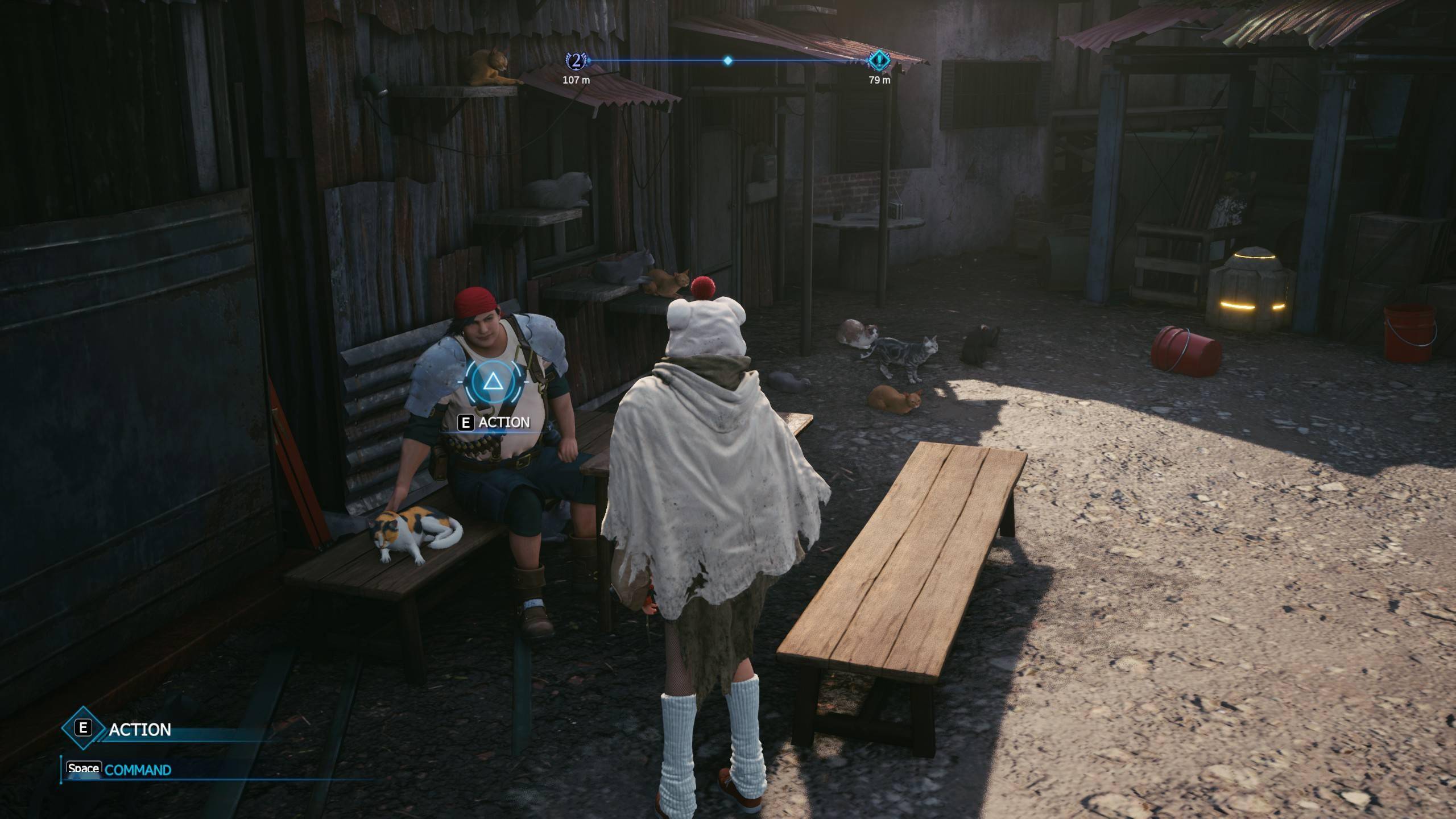
Task: Click the diamond marker in the compass bar
Action: point(727,60)
